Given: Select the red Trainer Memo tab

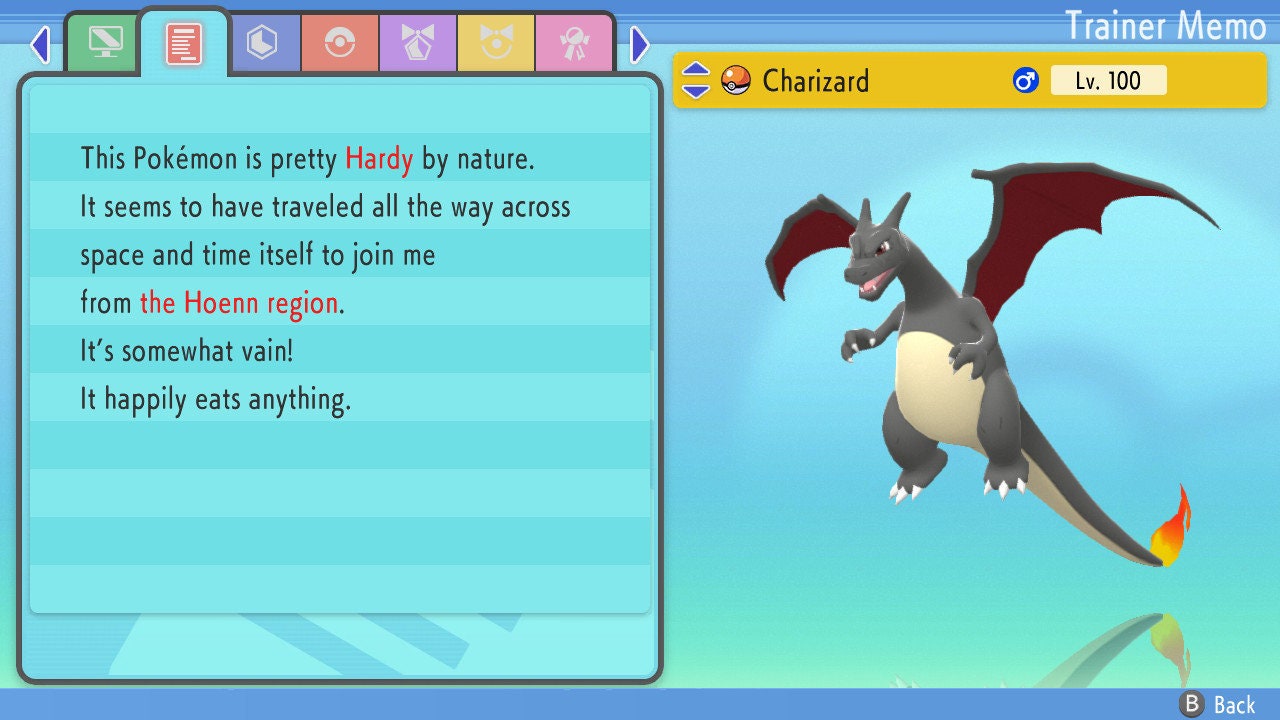Looking at the screenshot, I should point(184,43).
